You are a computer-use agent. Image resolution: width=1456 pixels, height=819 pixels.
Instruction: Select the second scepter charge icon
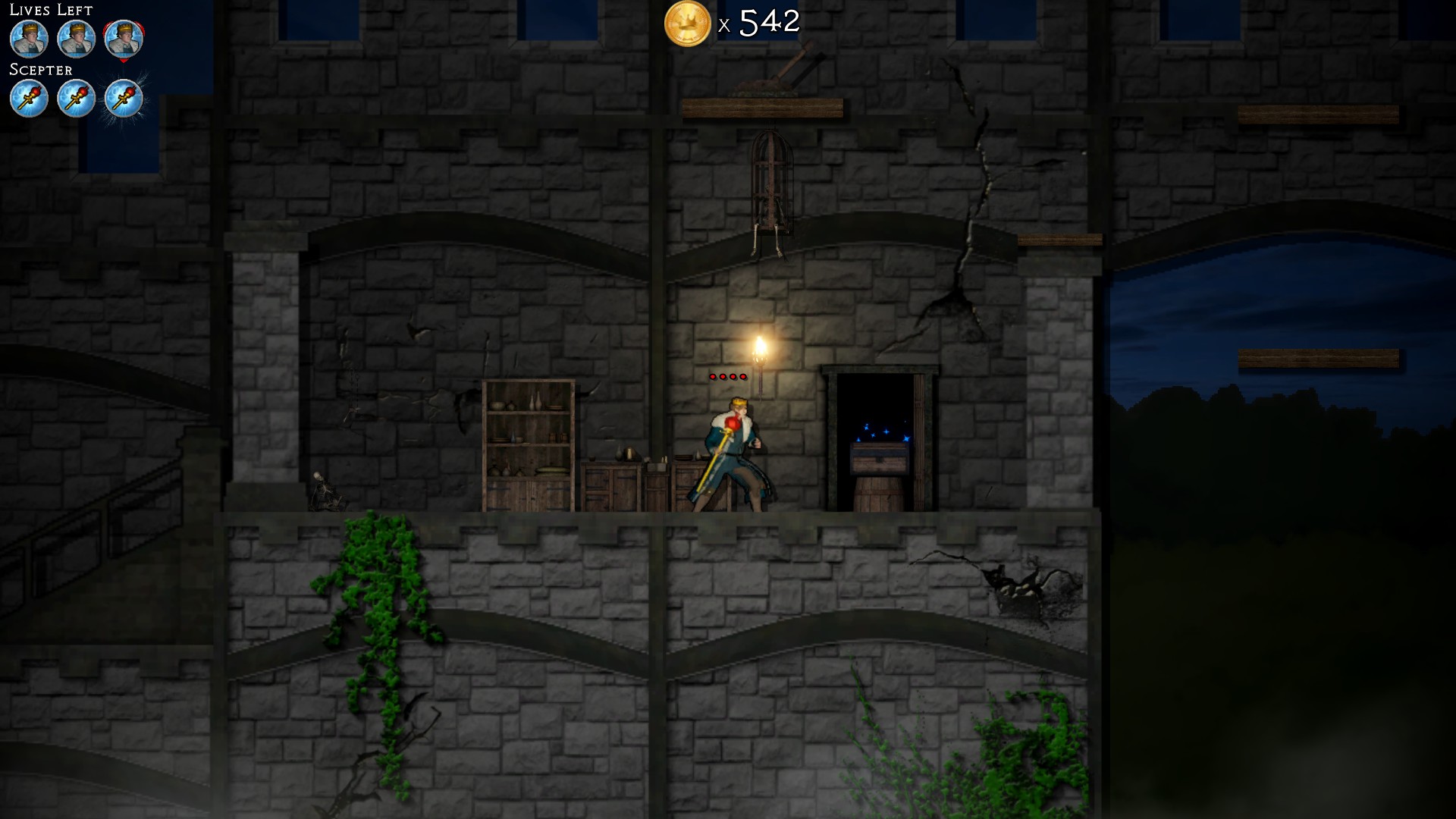pyautogui.click(x=76, y=98)
